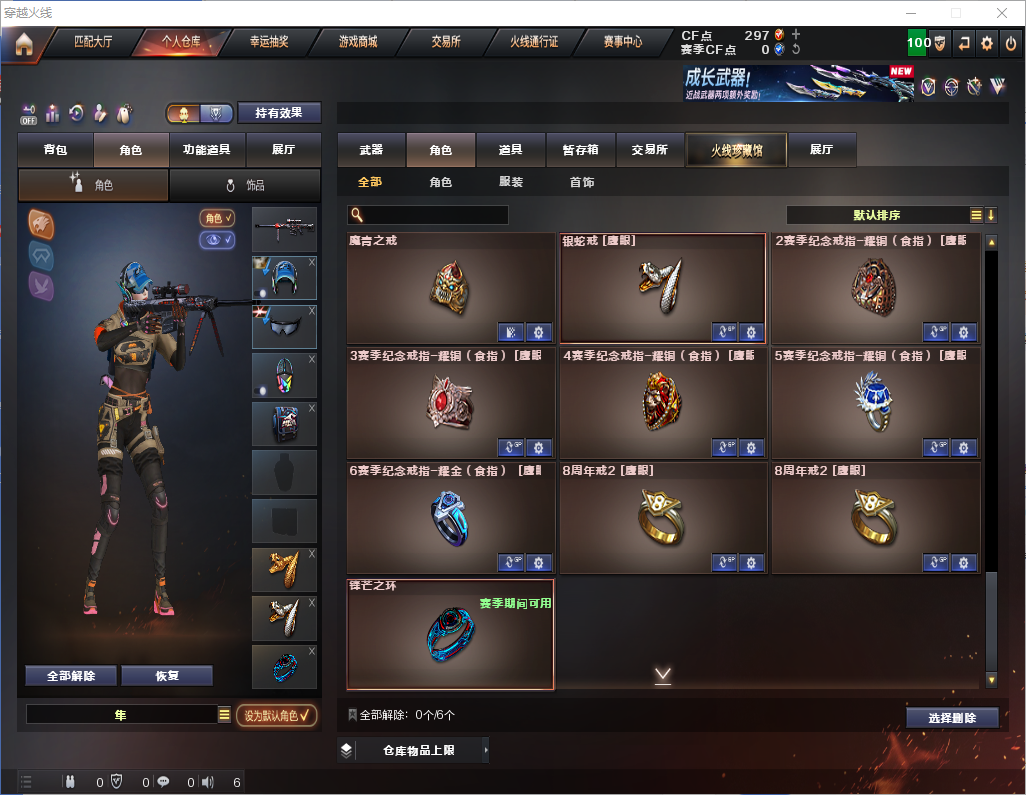Open the 默认排序 sort dropdown
This screenshot has height=795, width=1026.
coord(875,215)
